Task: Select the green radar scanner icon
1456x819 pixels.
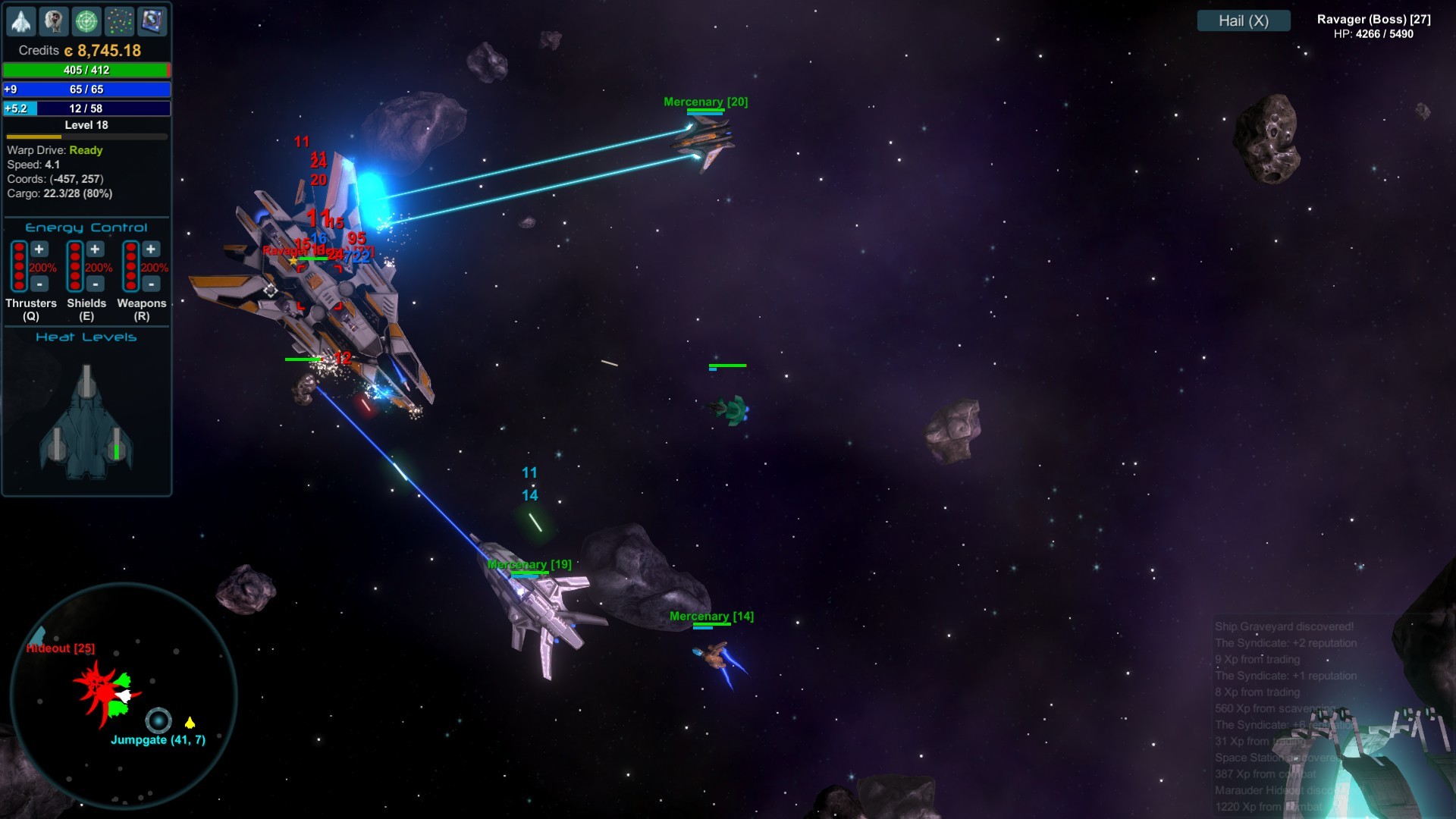Action: click(86, 21)
